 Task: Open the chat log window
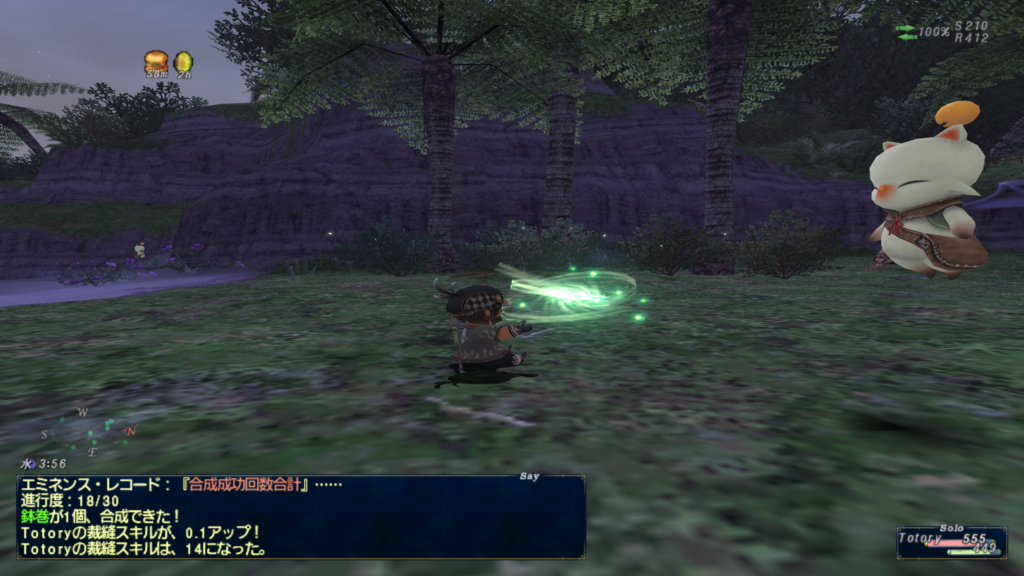tap(300, 516)
